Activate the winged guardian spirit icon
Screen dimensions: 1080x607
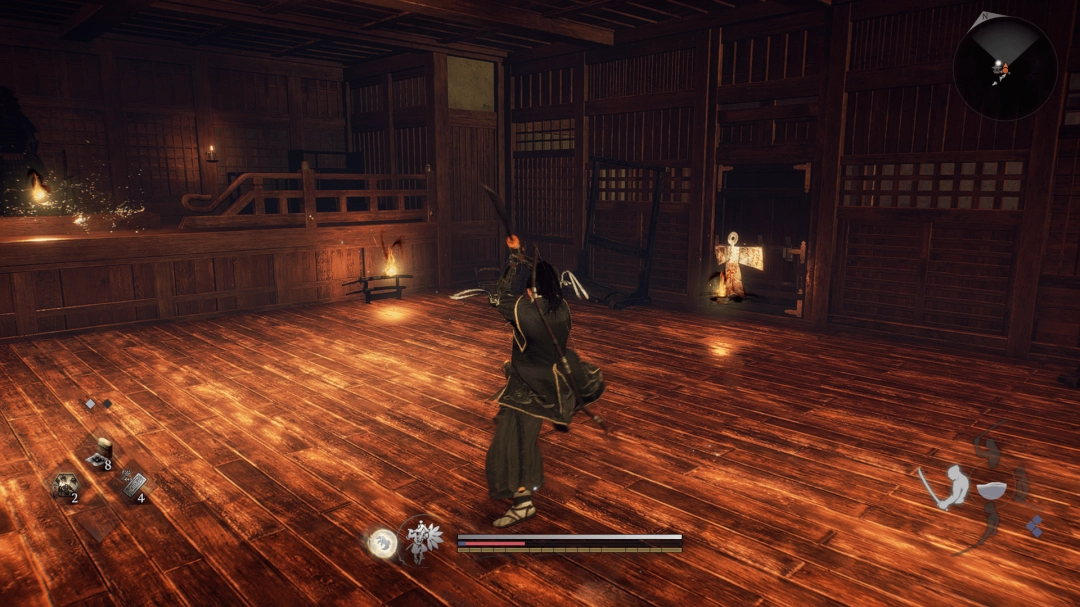coord(422,541)
